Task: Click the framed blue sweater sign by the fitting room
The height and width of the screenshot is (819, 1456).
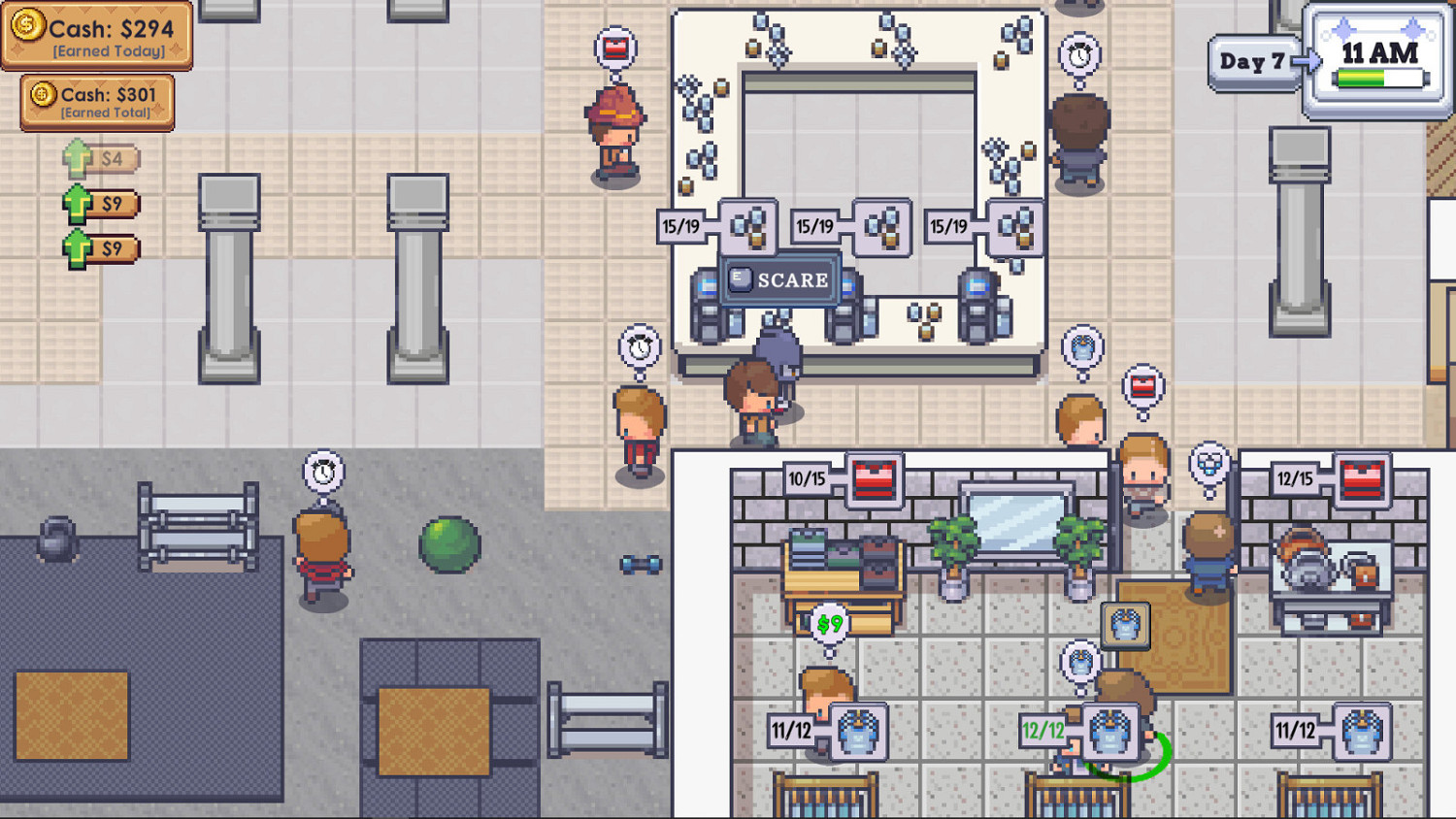Action: 1124,625
